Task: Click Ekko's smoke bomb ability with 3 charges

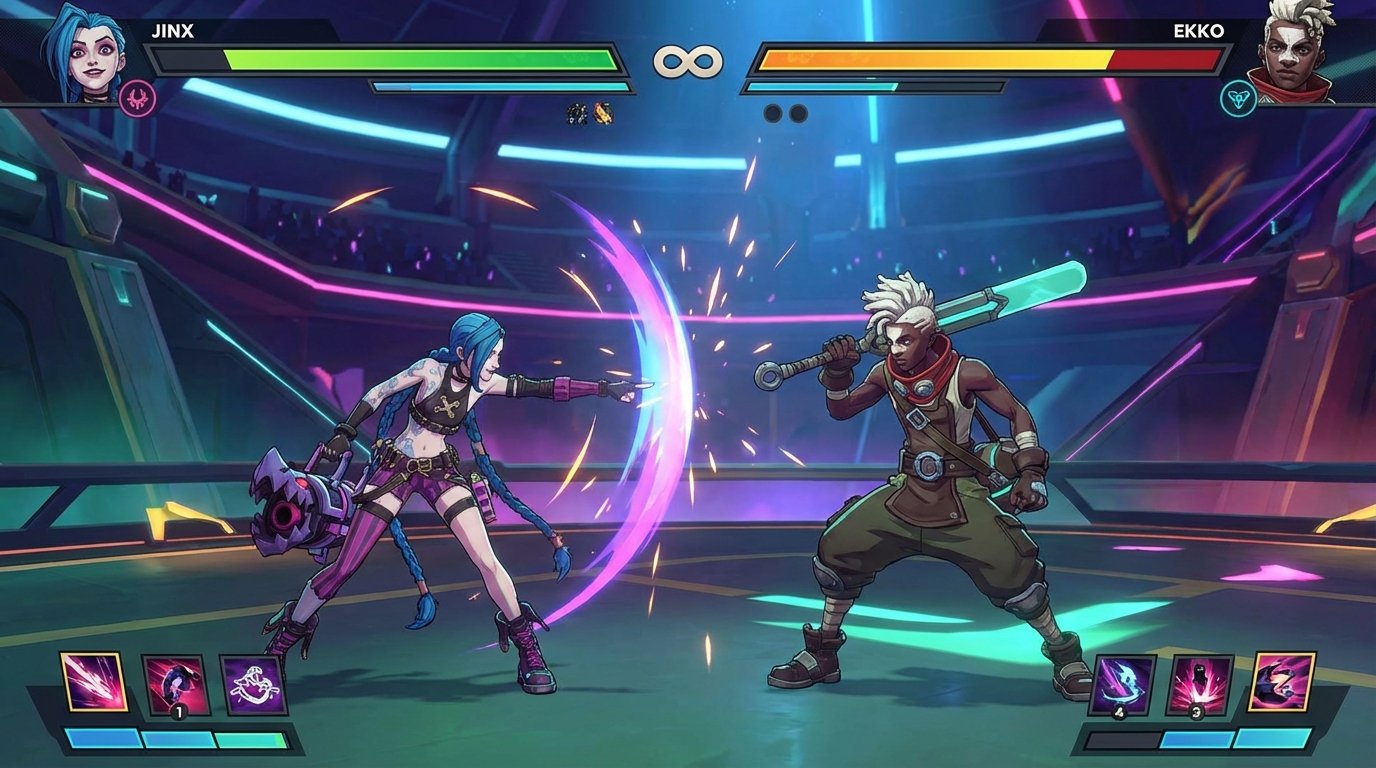Action: (x=1200, y=683)
